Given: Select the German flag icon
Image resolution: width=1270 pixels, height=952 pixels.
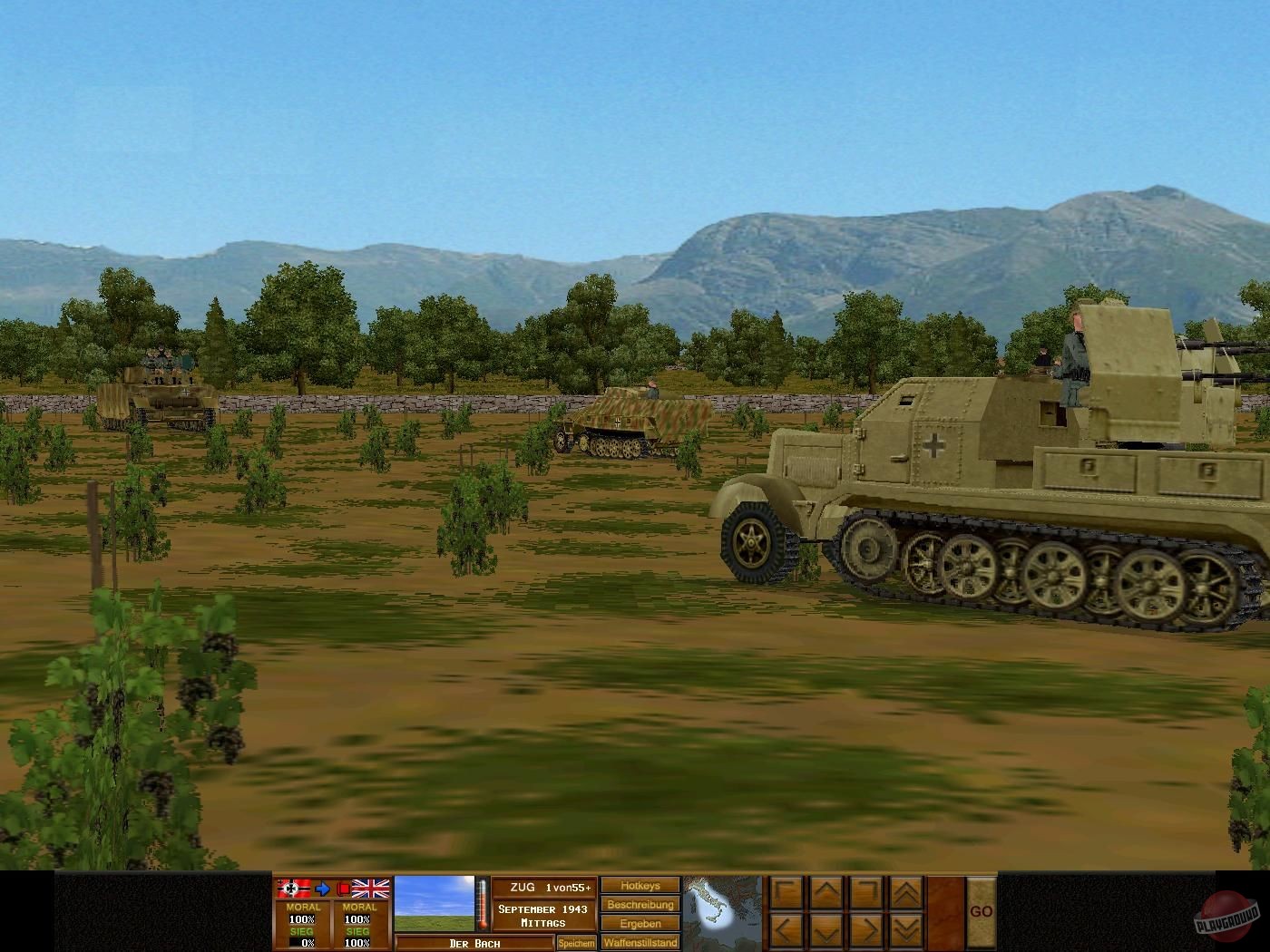Looking at the screenshot, I should coord(292,888).
